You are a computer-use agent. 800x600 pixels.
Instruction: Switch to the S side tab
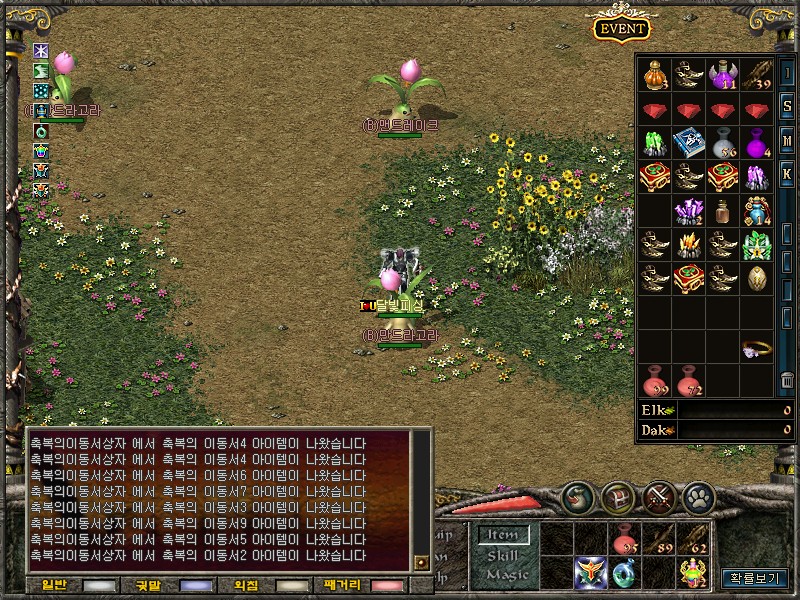click(787, 106)
